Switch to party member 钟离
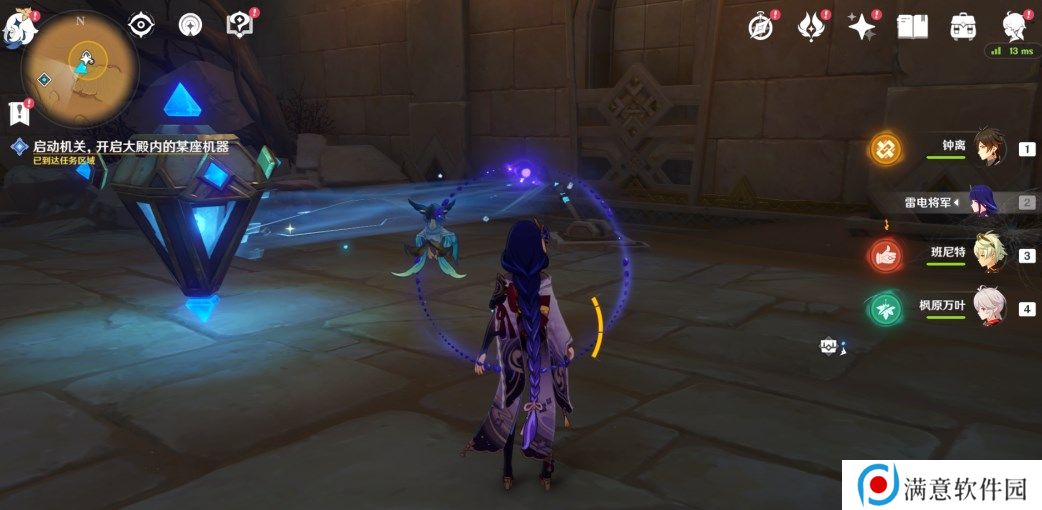This screenshot has width=1042, height=510. 988,149
